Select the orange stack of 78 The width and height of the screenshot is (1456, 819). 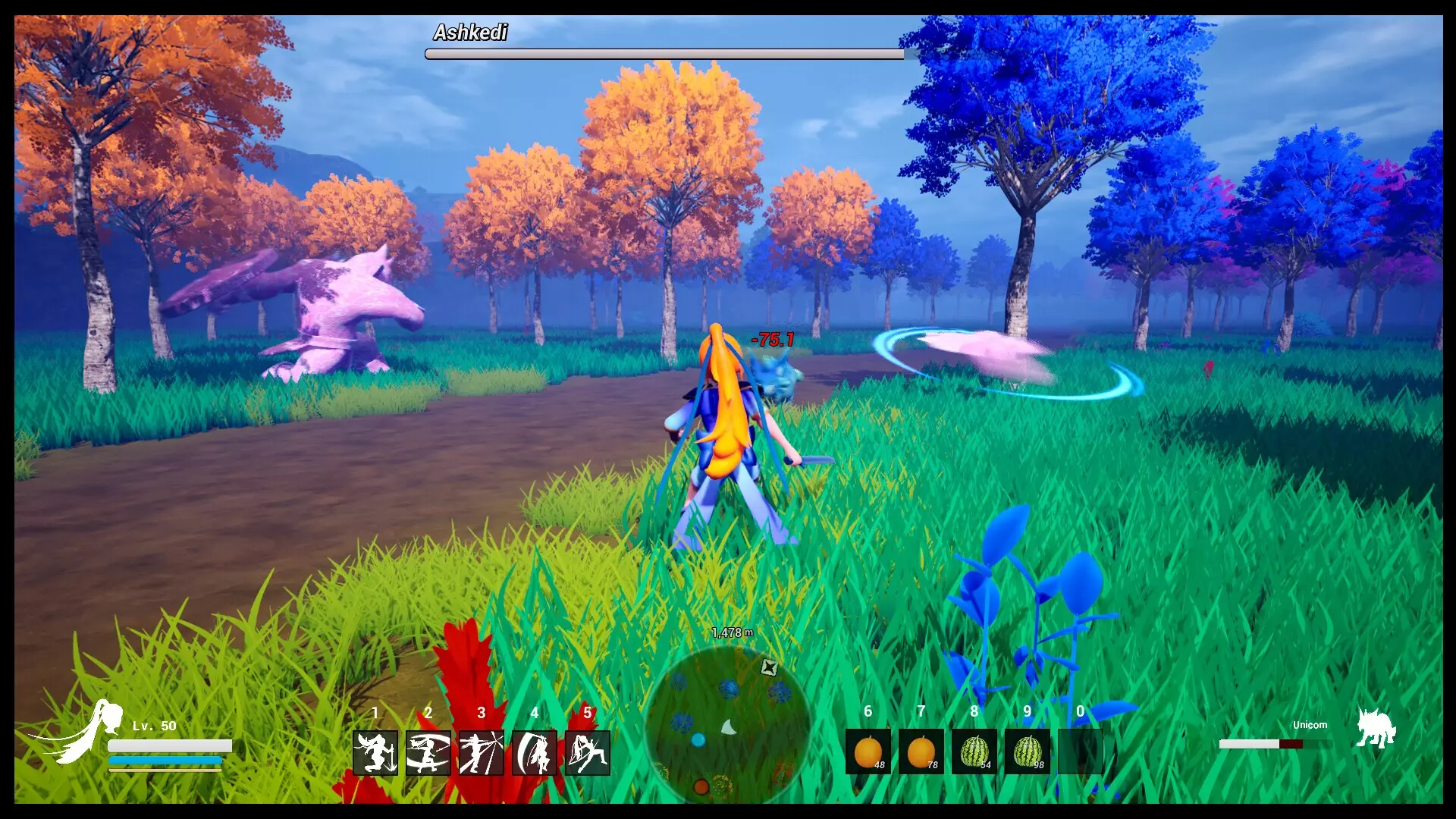[921, 752]
